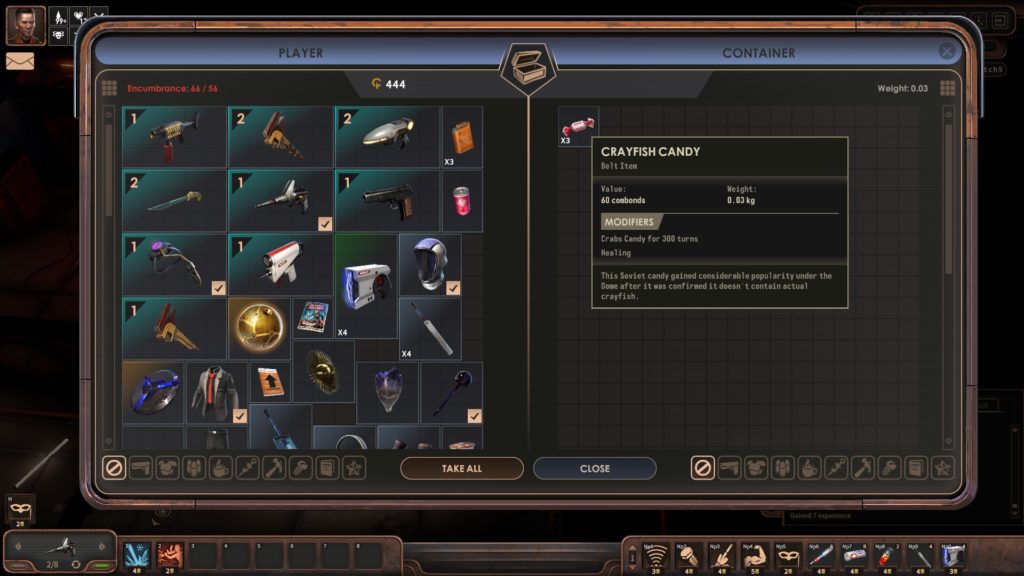Pick the red soda can item
This screenshot has width=1024, height=576.
461,199
